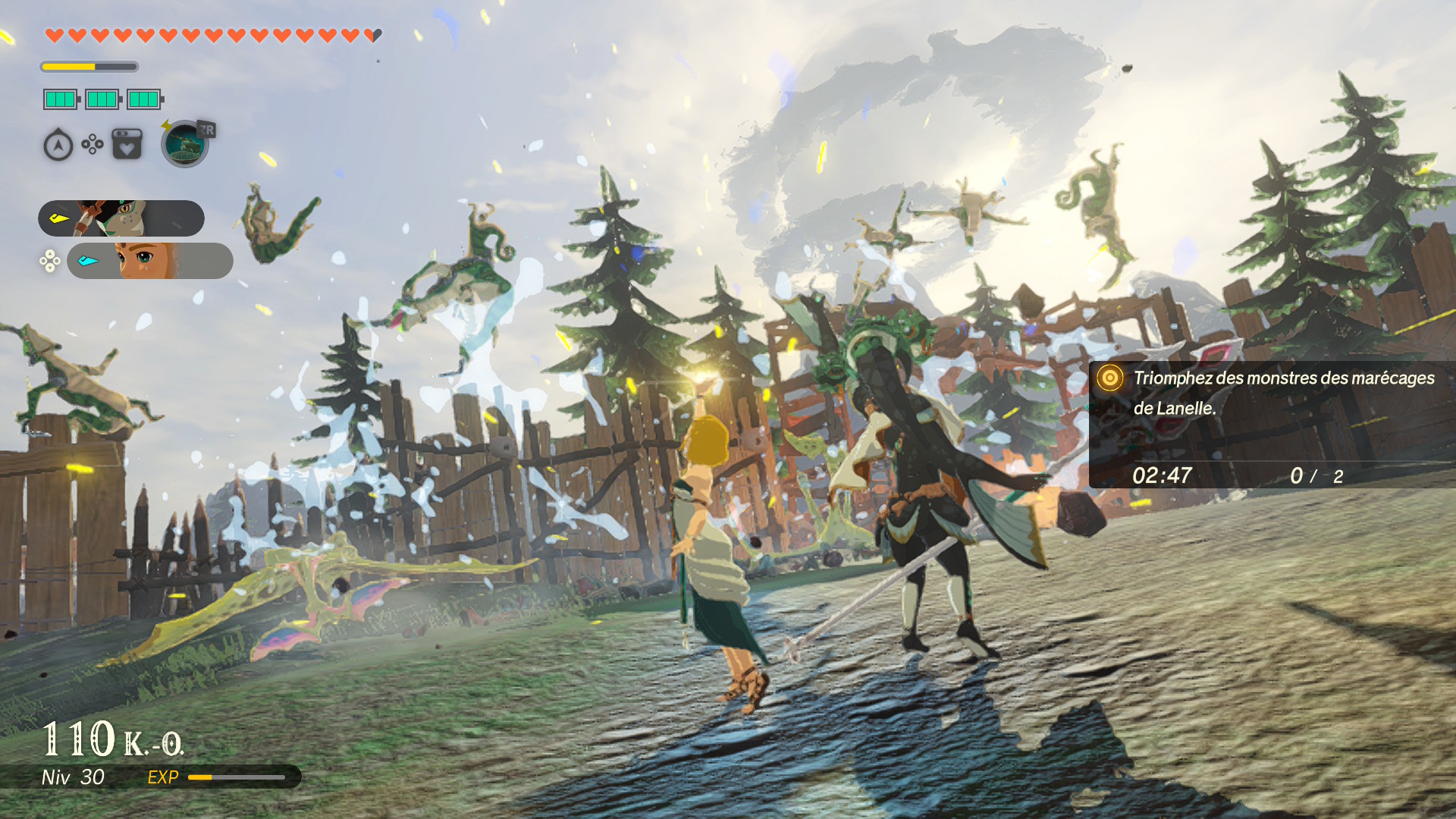Click the compass arrow icon
Viewport: 1456px width, 819px height.
coord(58,145)
